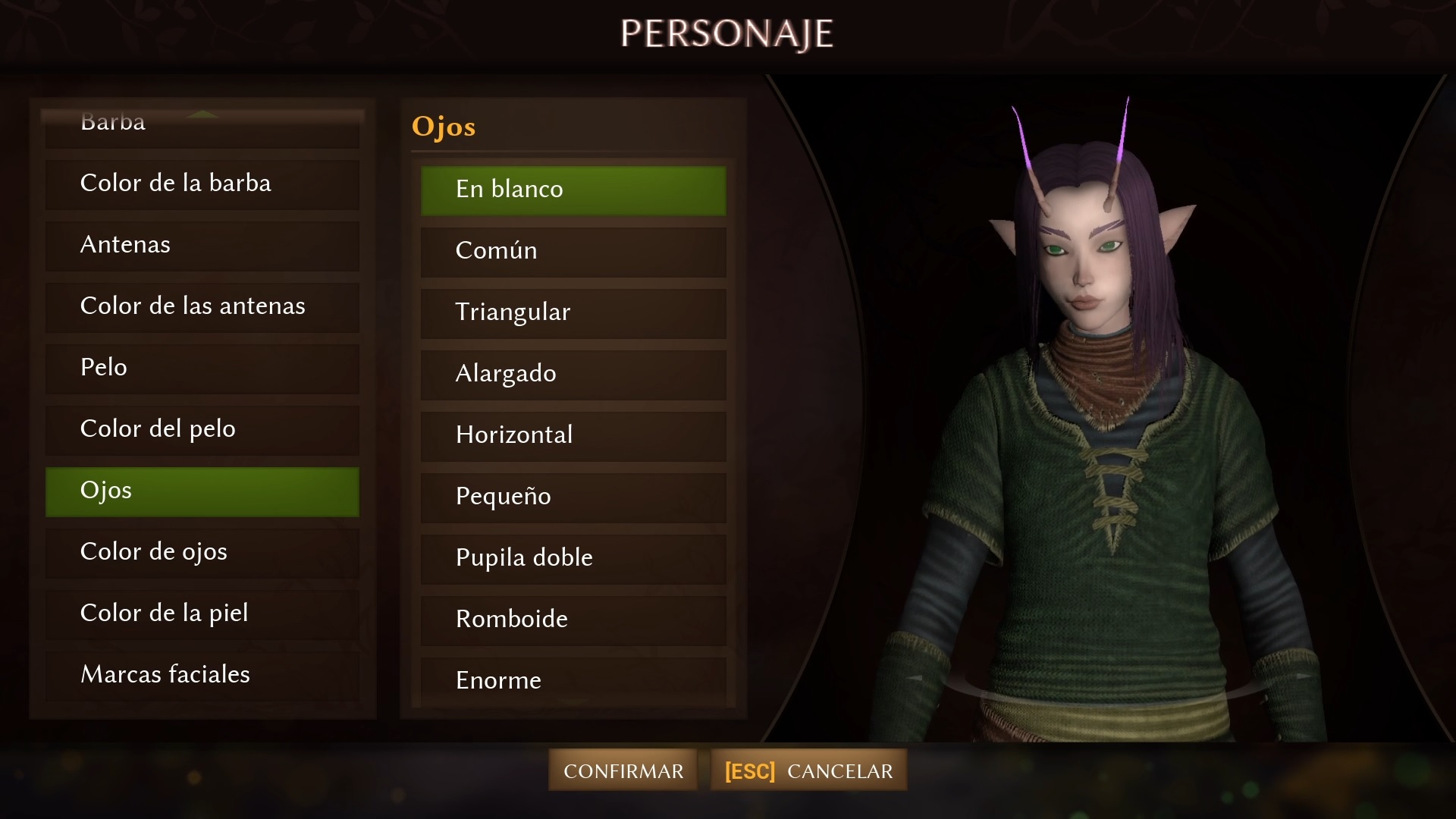
Task: Open Color de ojos options
Action: [x=202, y=552]
